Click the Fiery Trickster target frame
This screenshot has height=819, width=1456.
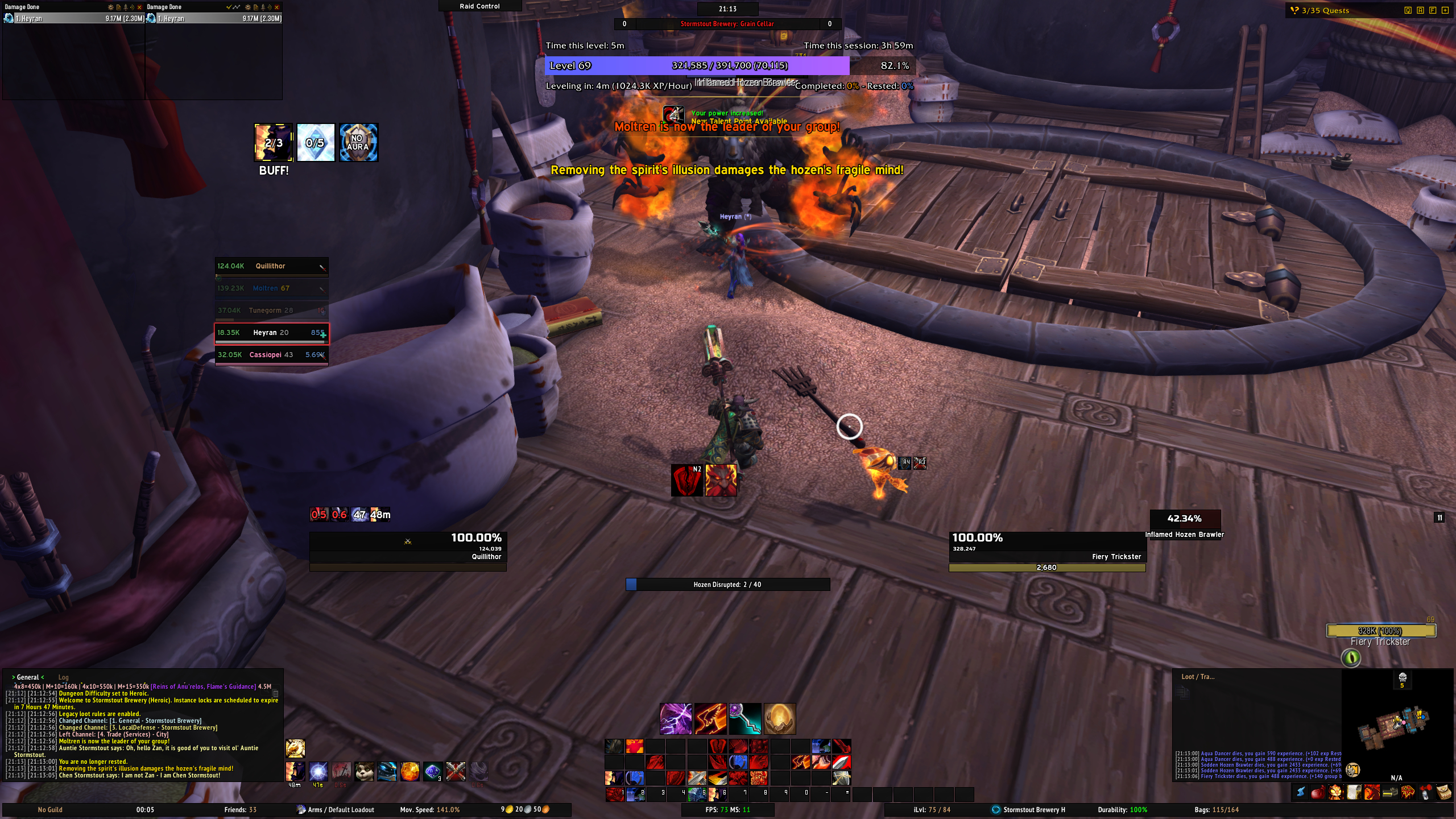(x=1046, y=547)
